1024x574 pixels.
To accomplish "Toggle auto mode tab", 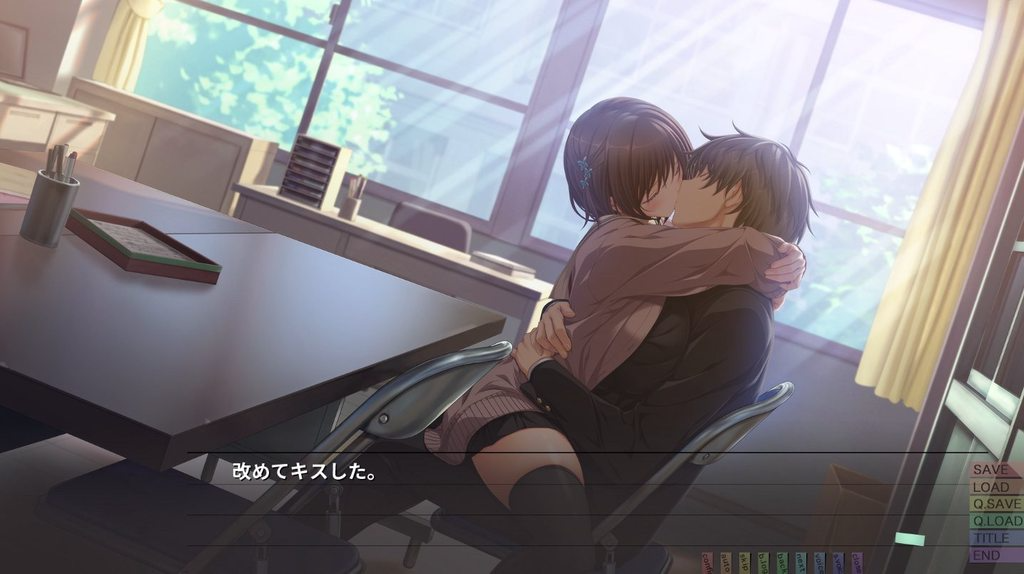I will [x=726, y=562].
